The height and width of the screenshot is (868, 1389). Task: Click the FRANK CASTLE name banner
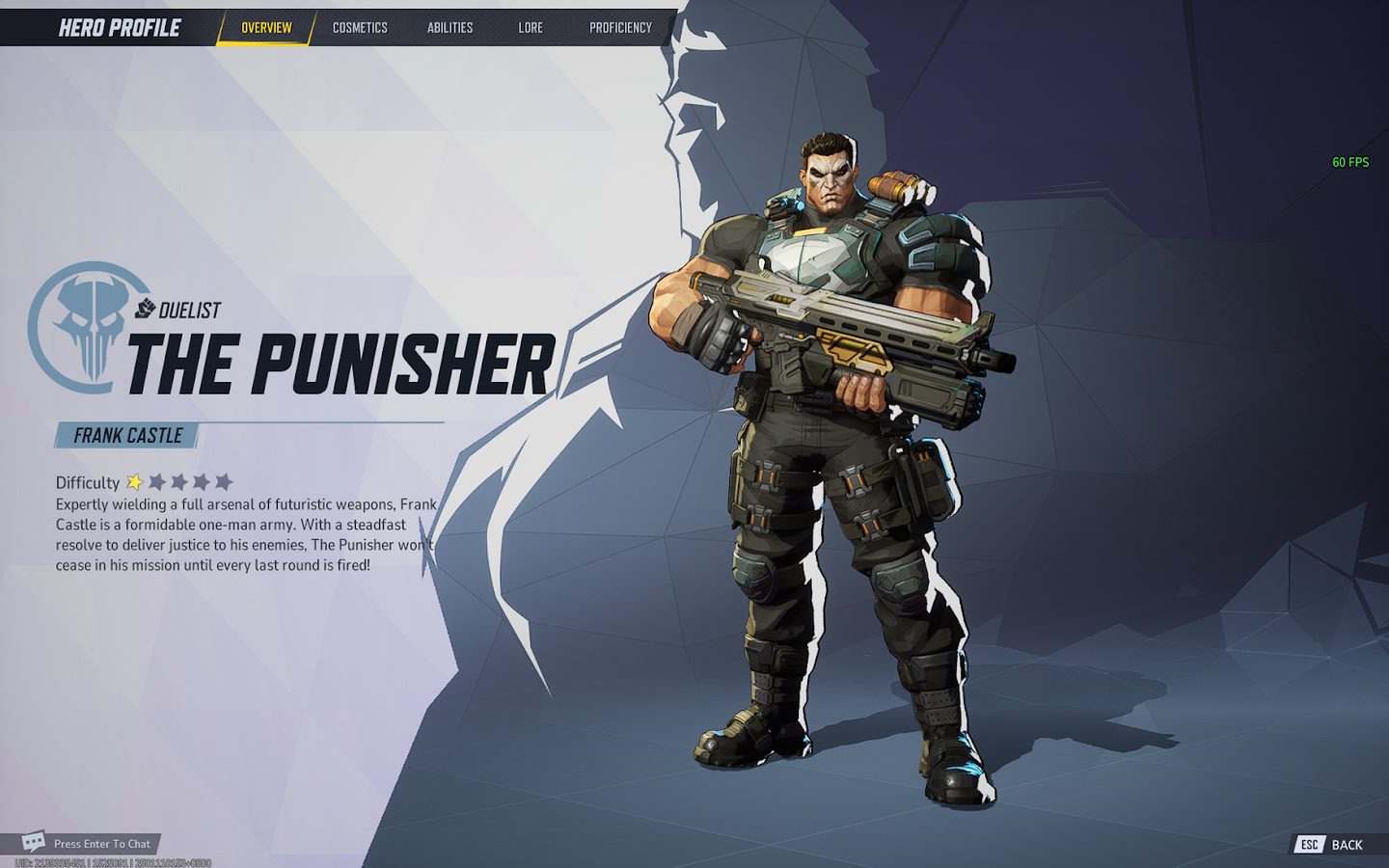126,435
